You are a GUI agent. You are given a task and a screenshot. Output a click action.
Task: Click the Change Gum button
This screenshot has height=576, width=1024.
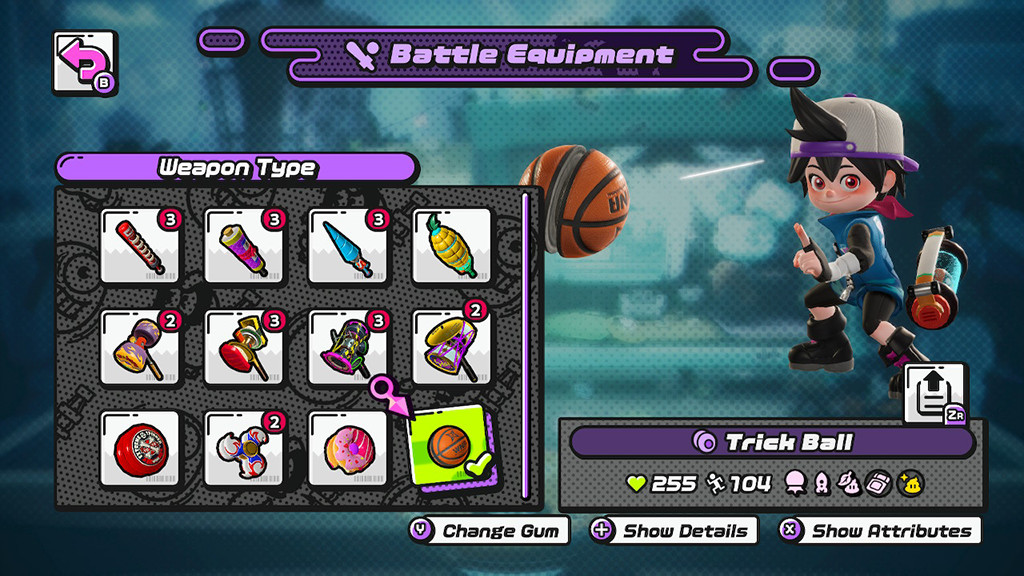coord(489,531)
